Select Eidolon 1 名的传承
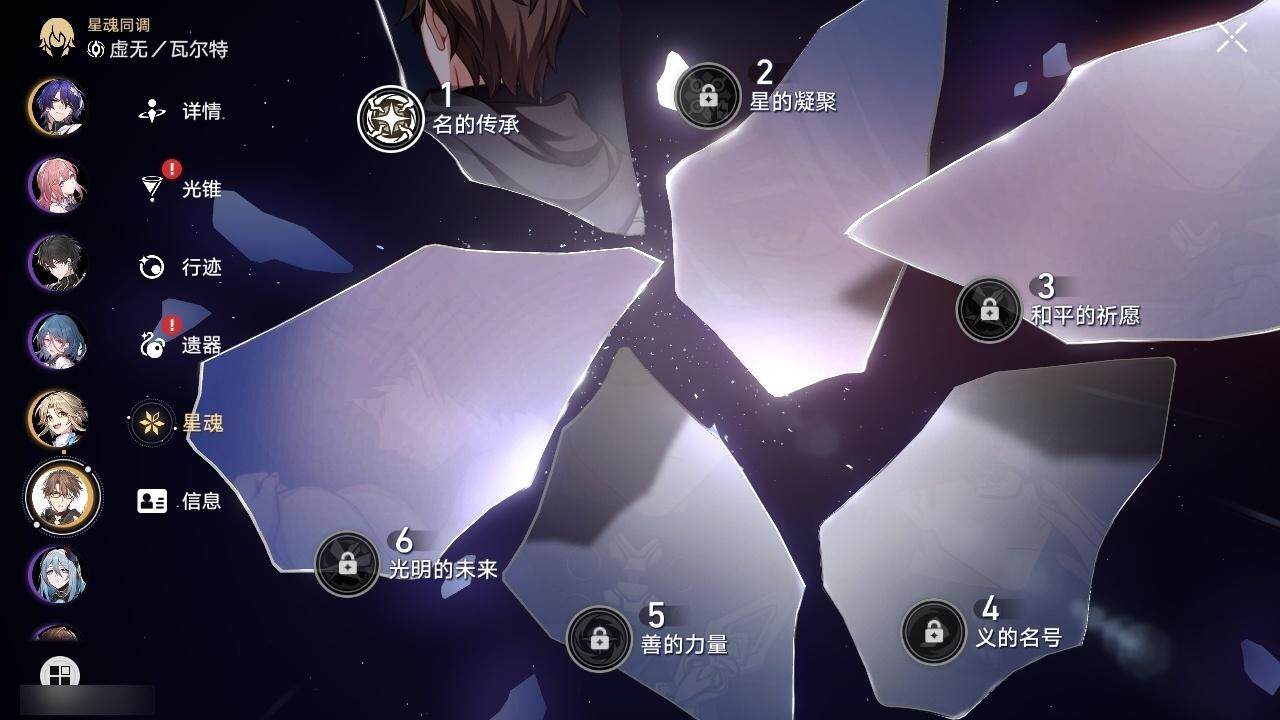The width and height of the screenshot is (1280, 720). point(391,118)
